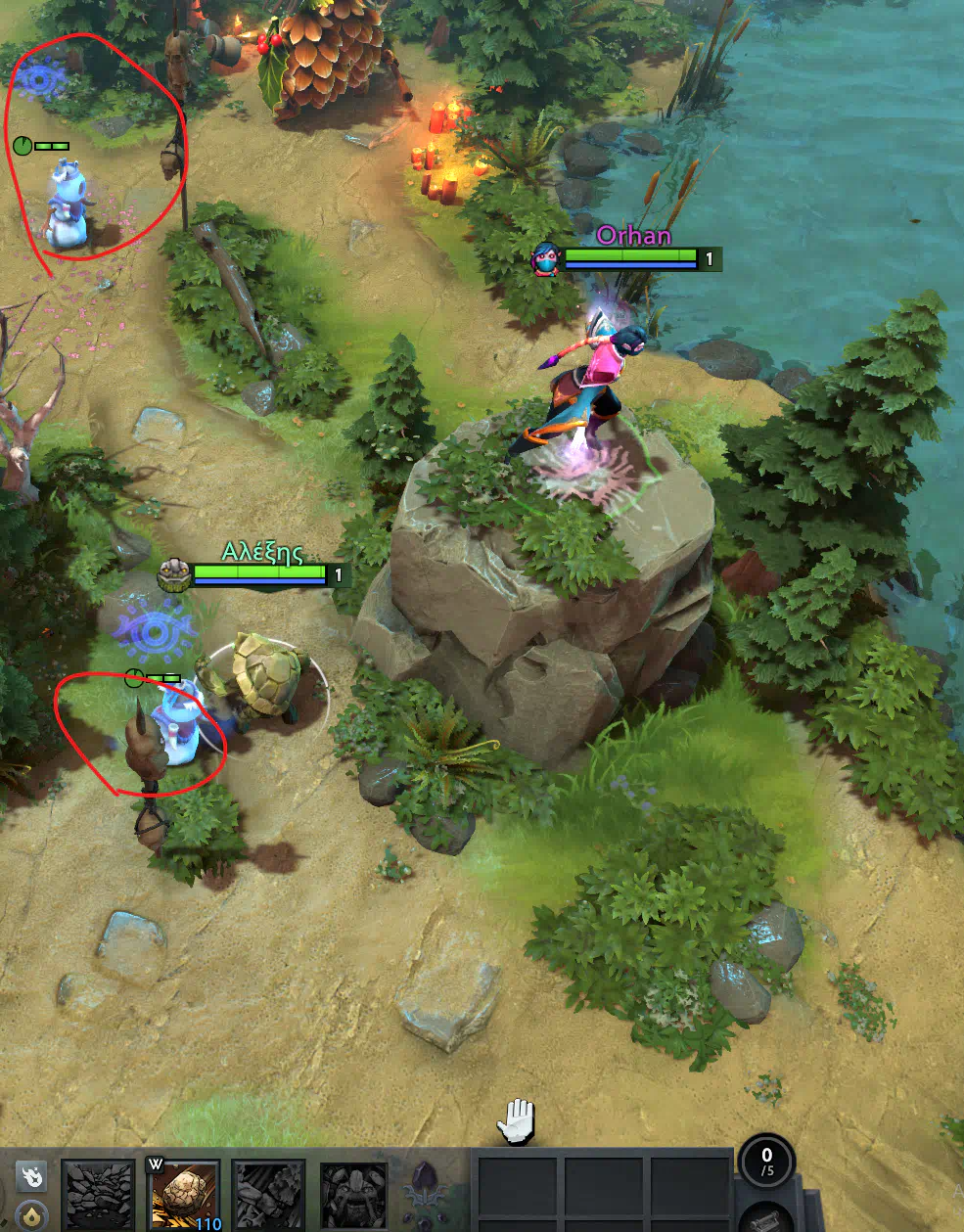Show the hero facet droplet icon
Image resolution: width=964 pixels, height=1232 pixels.
pos(31,1215)
